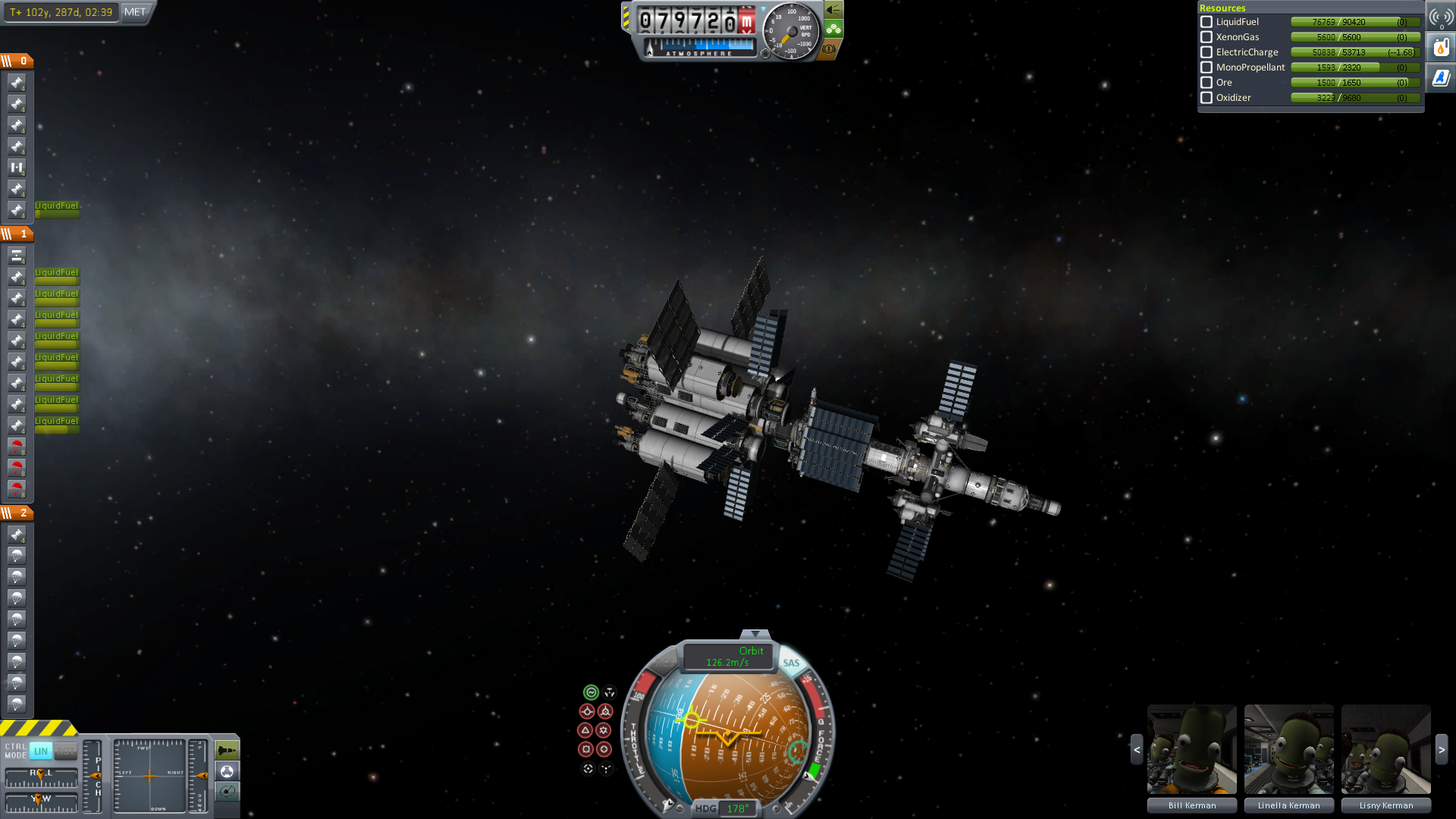This screenshot has width=1456, height=819.
Task: Toggle the RCS indicator on the navball
Action: coord(664,663)
